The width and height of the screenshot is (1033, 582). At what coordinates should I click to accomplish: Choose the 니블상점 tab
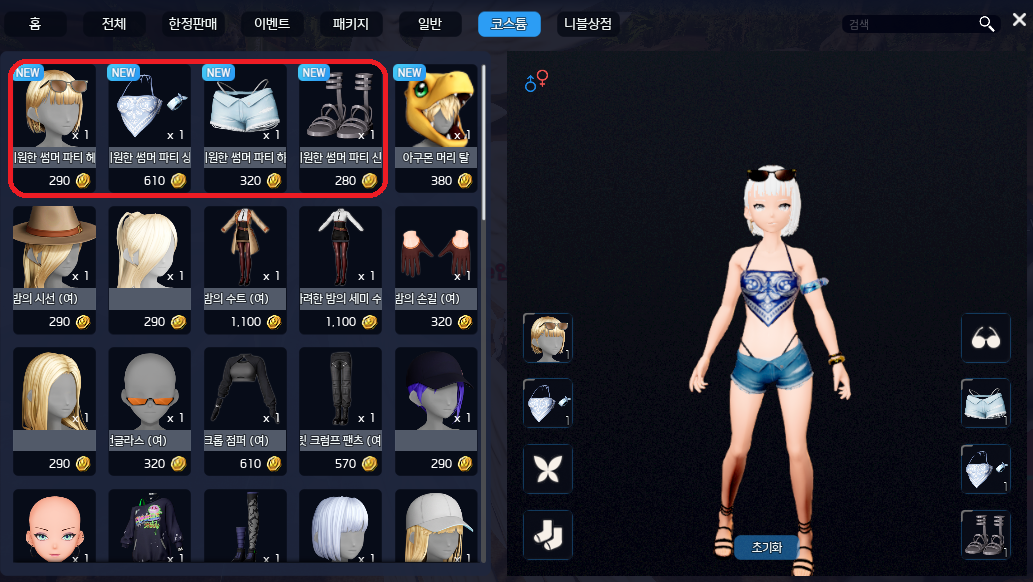click(x=588, y=23)
